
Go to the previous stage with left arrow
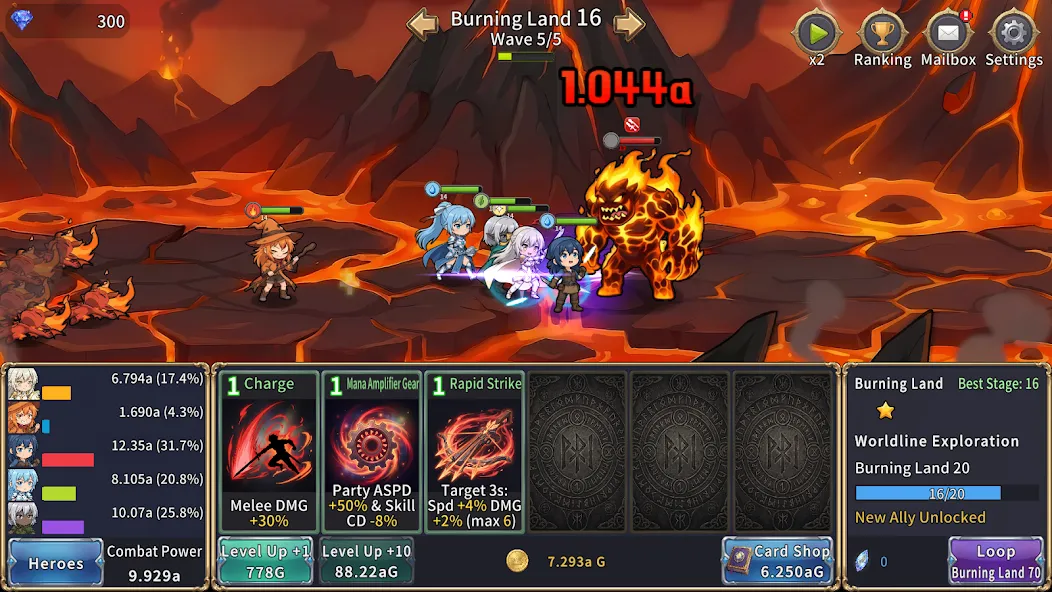pyautogui.click(x=423, y=23)
